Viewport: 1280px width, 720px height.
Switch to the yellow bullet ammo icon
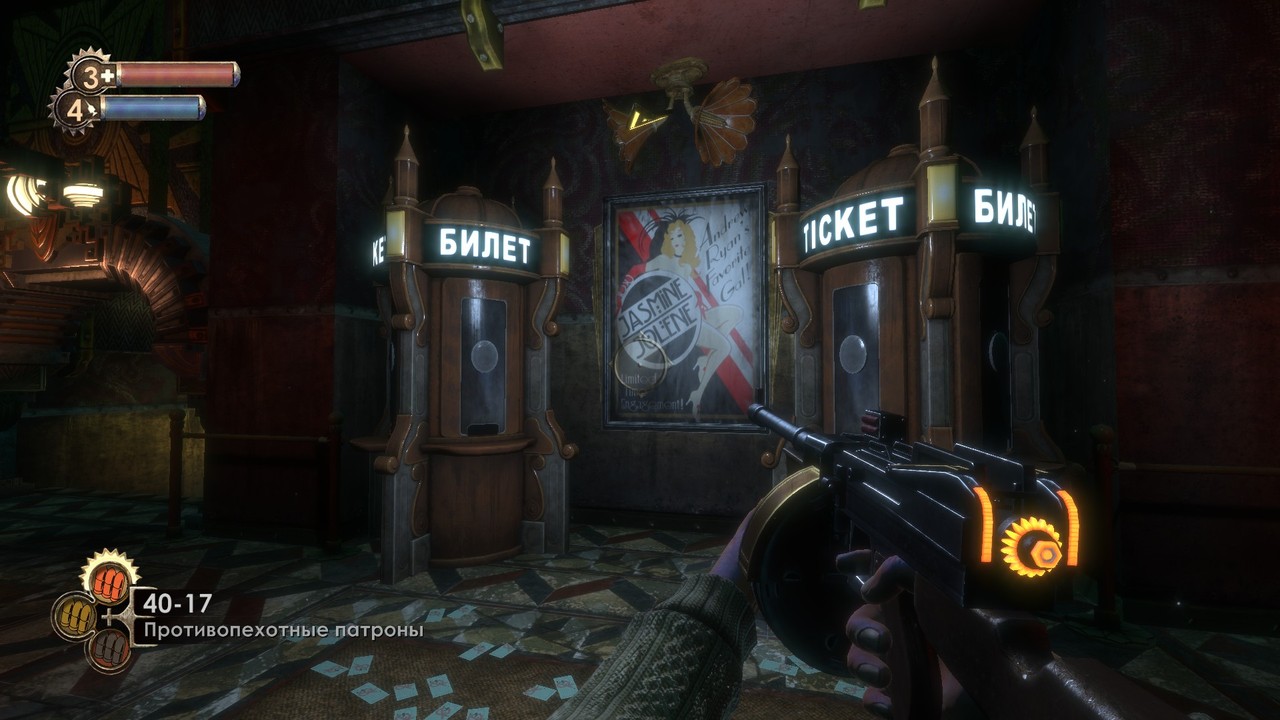click(73, 615)
